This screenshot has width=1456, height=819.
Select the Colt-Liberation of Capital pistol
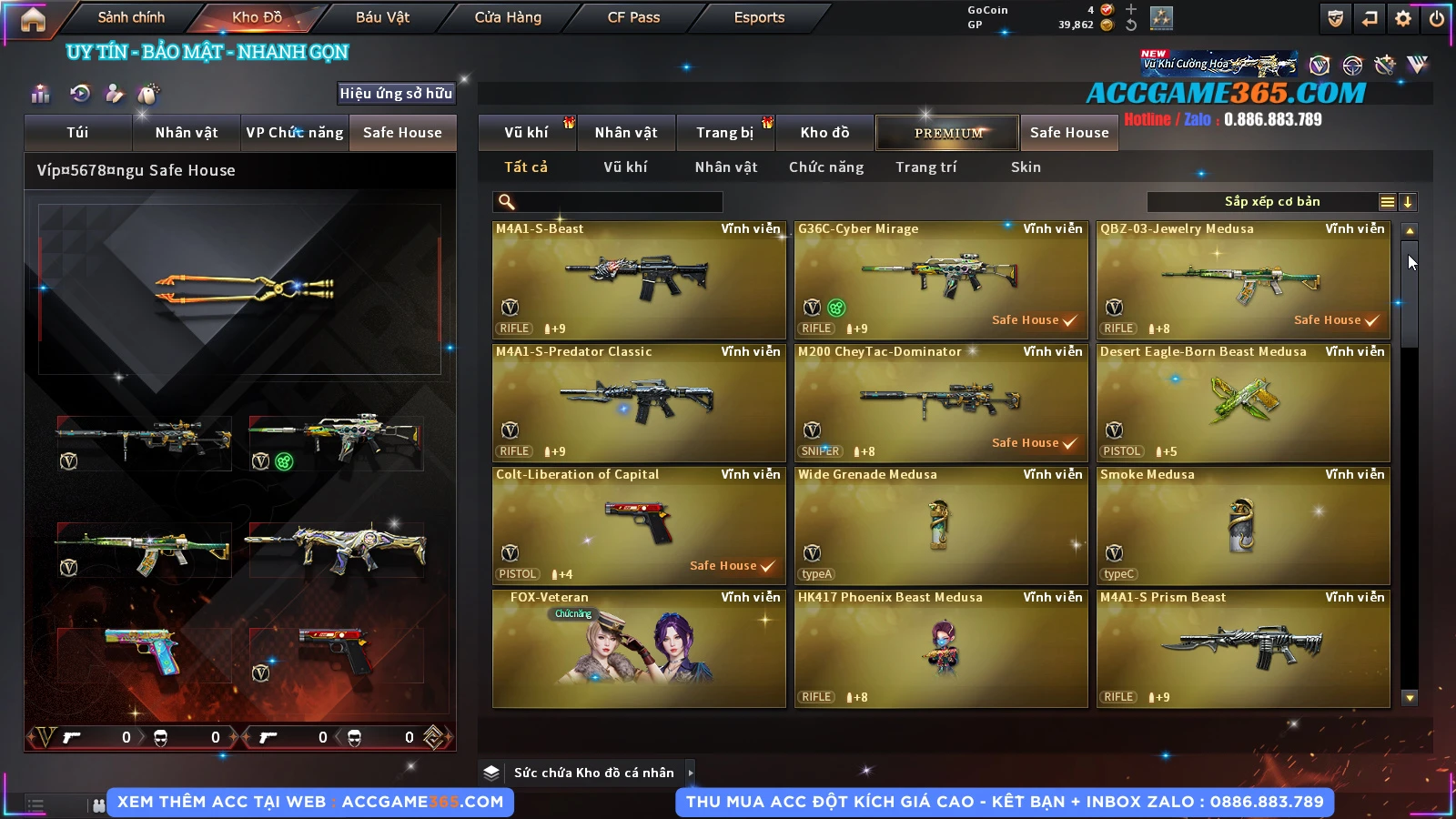coord(638,525)
